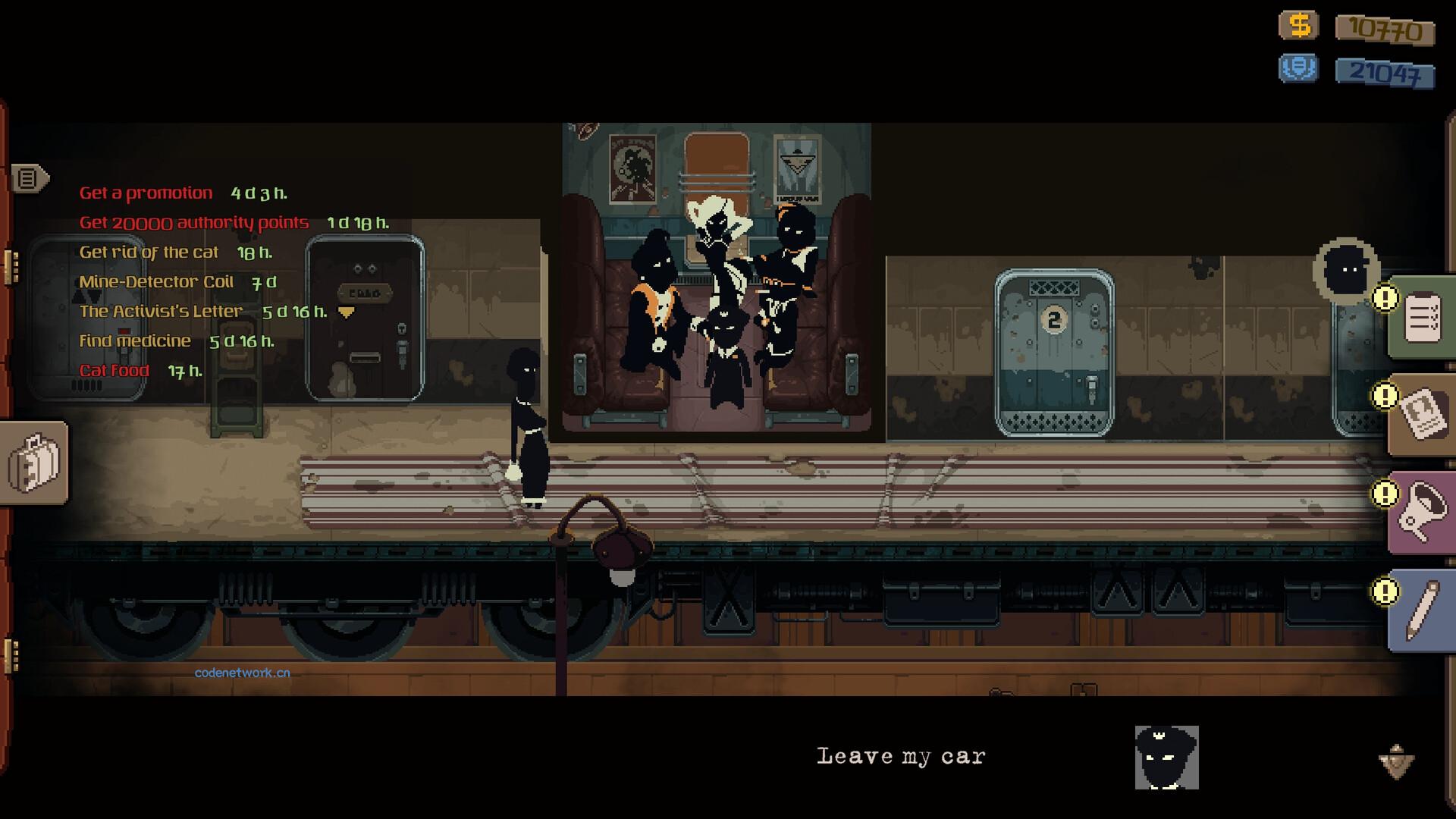Screen dimensions: 1456x819
Task: Select the 'Get a promotion' objective
Action: point(146,193)
